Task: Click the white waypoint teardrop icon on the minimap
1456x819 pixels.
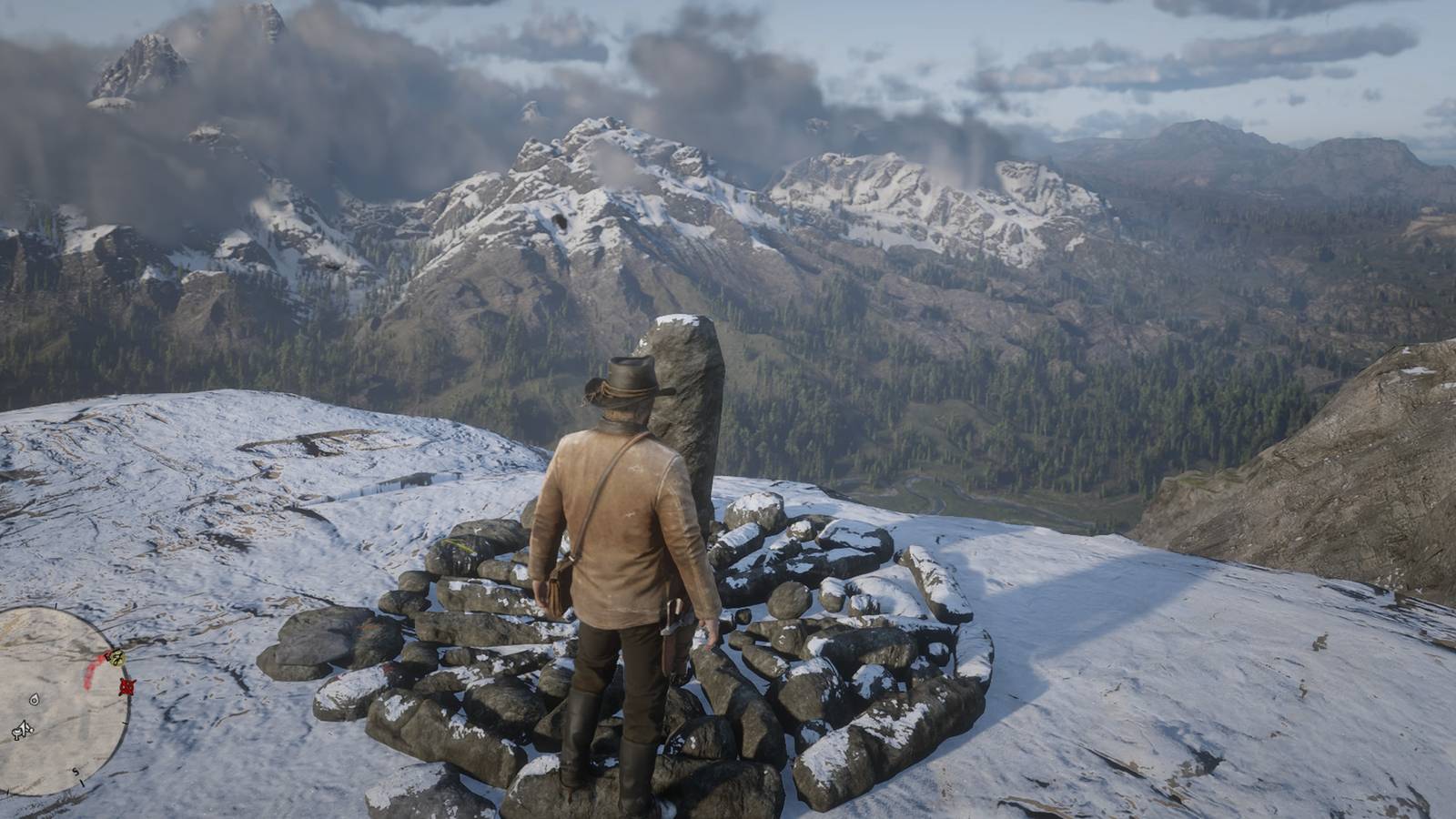Action: 34,701
